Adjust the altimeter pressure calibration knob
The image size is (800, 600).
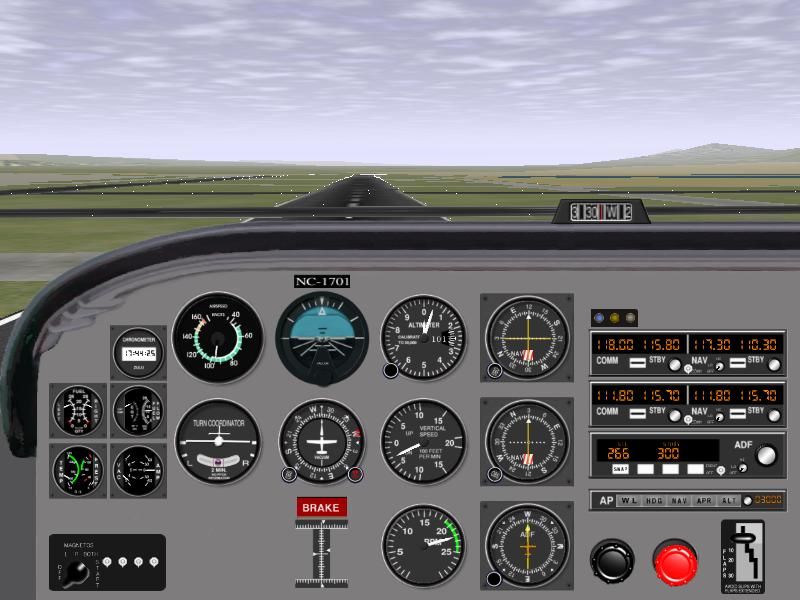(x=390, y=371)
